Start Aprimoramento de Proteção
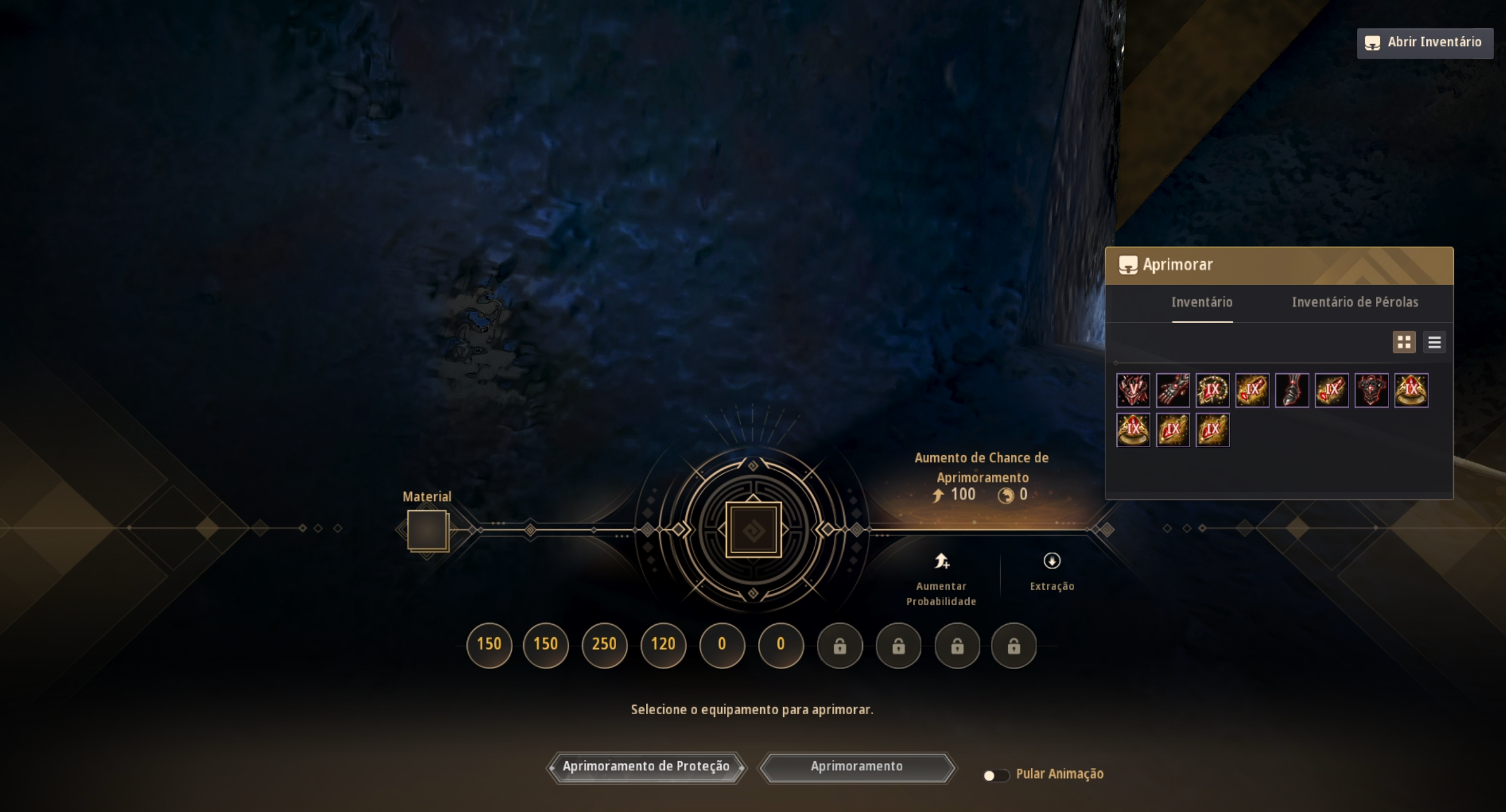This screenshot has width=1506, height=812. 646,767
